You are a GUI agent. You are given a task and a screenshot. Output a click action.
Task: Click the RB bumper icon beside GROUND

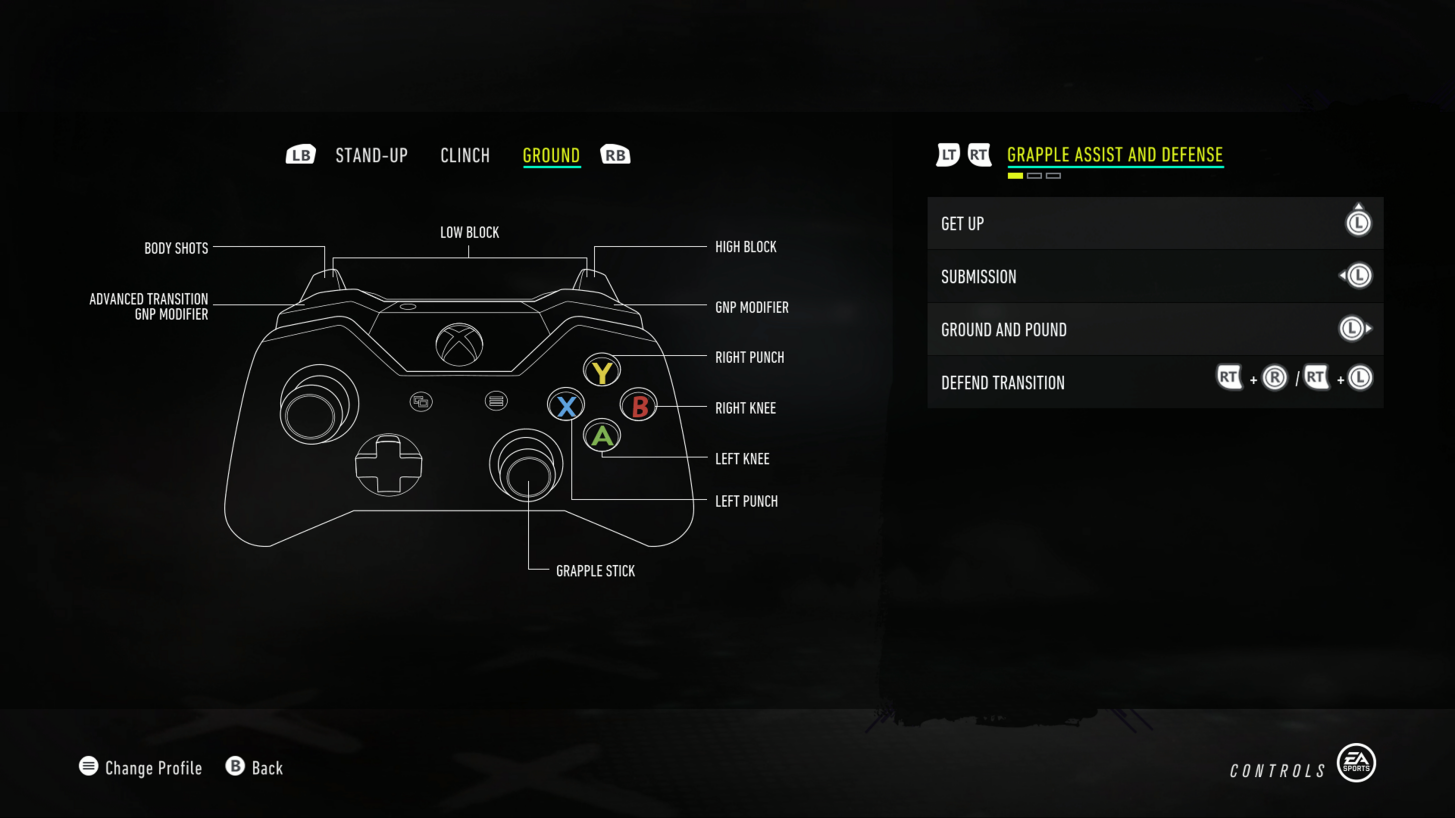(x=615, y=154)
